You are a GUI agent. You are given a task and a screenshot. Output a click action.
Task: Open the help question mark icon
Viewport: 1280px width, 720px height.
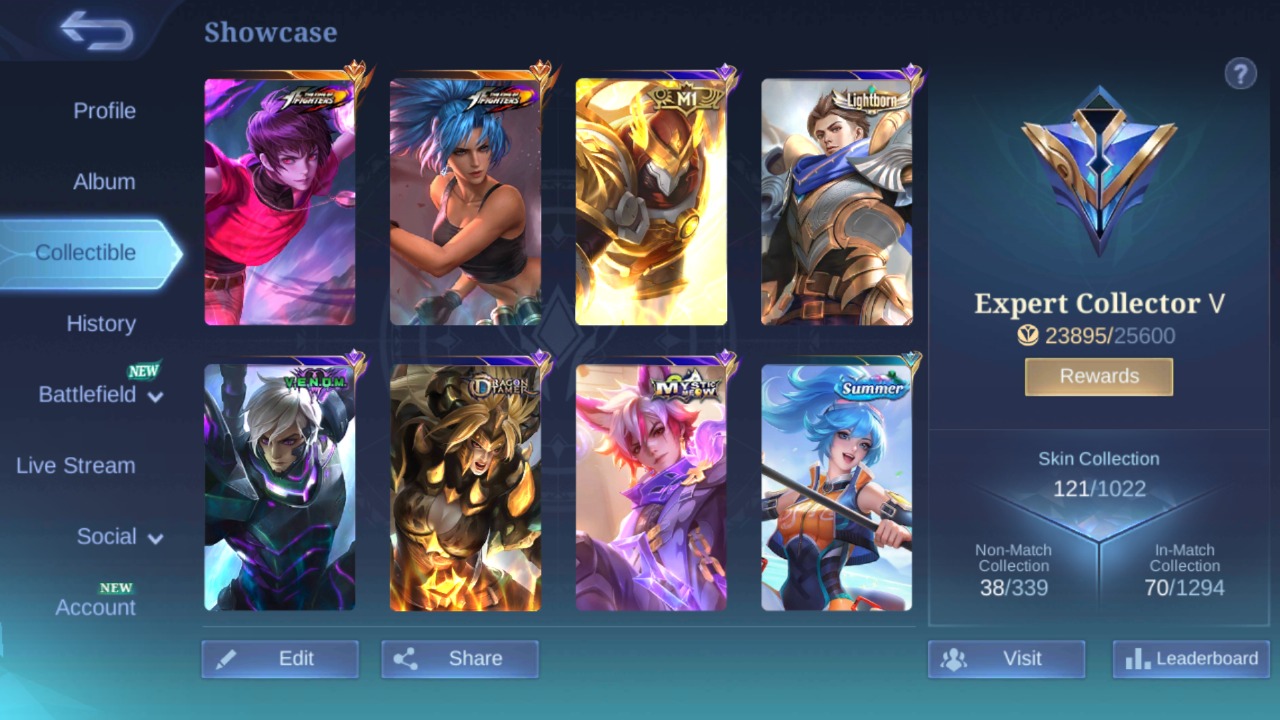(1241, 74)
